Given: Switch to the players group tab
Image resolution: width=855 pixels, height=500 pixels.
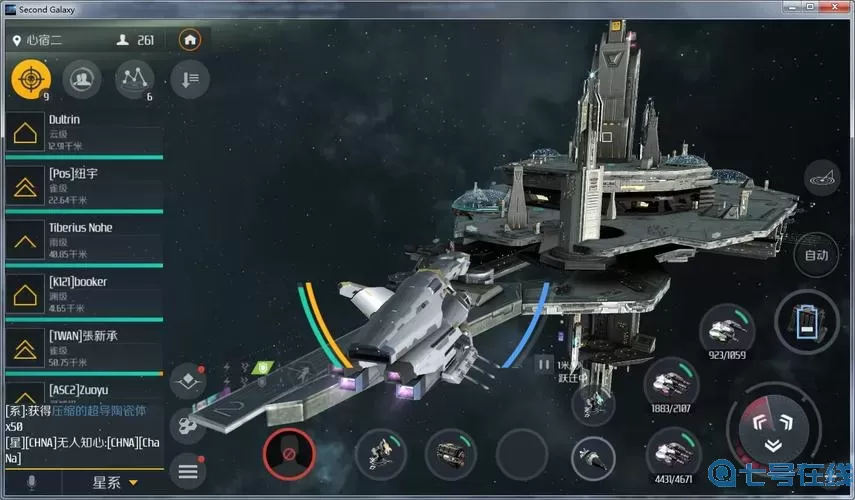Looking at the screenshot, I should pos(81,78).
